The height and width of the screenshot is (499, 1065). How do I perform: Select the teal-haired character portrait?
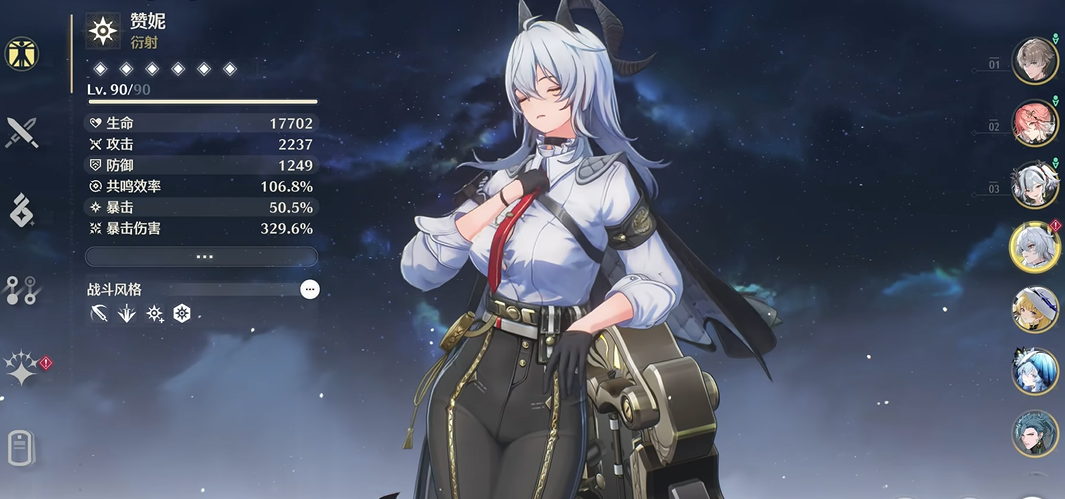tap(1034, 432)
